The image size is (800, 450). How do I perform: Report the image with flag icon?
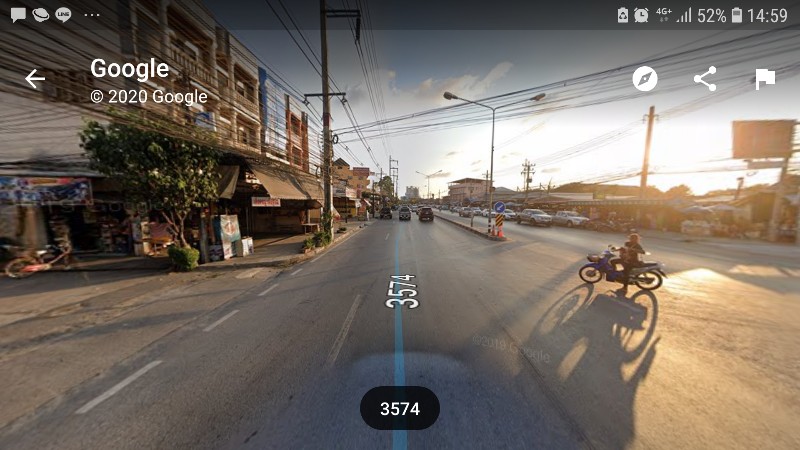point(765,79)
